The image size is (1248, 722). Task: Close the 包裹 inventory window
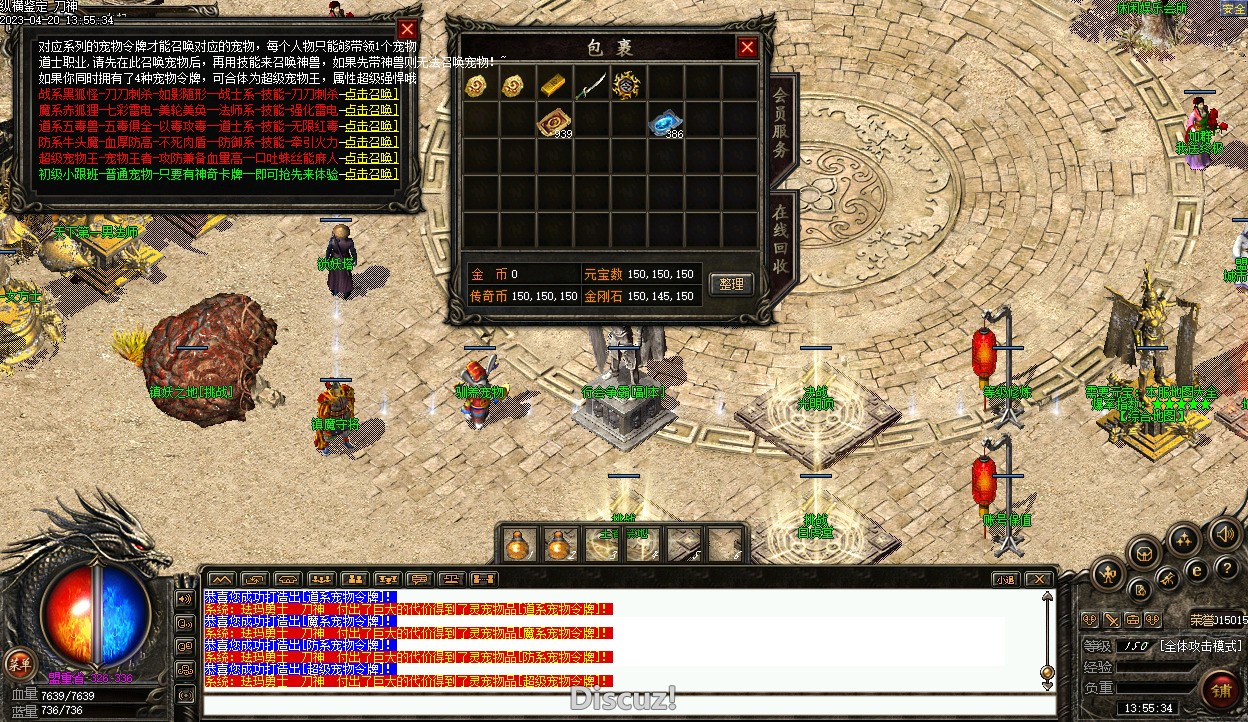[x=747, y=47]
